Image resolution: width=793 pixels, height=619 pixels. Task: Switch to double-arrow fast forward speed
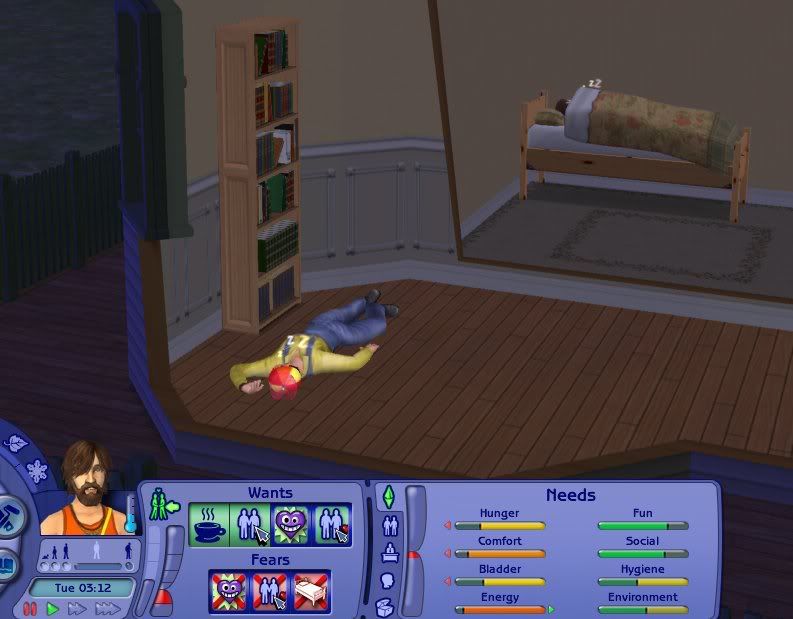(x=76, y=608)
